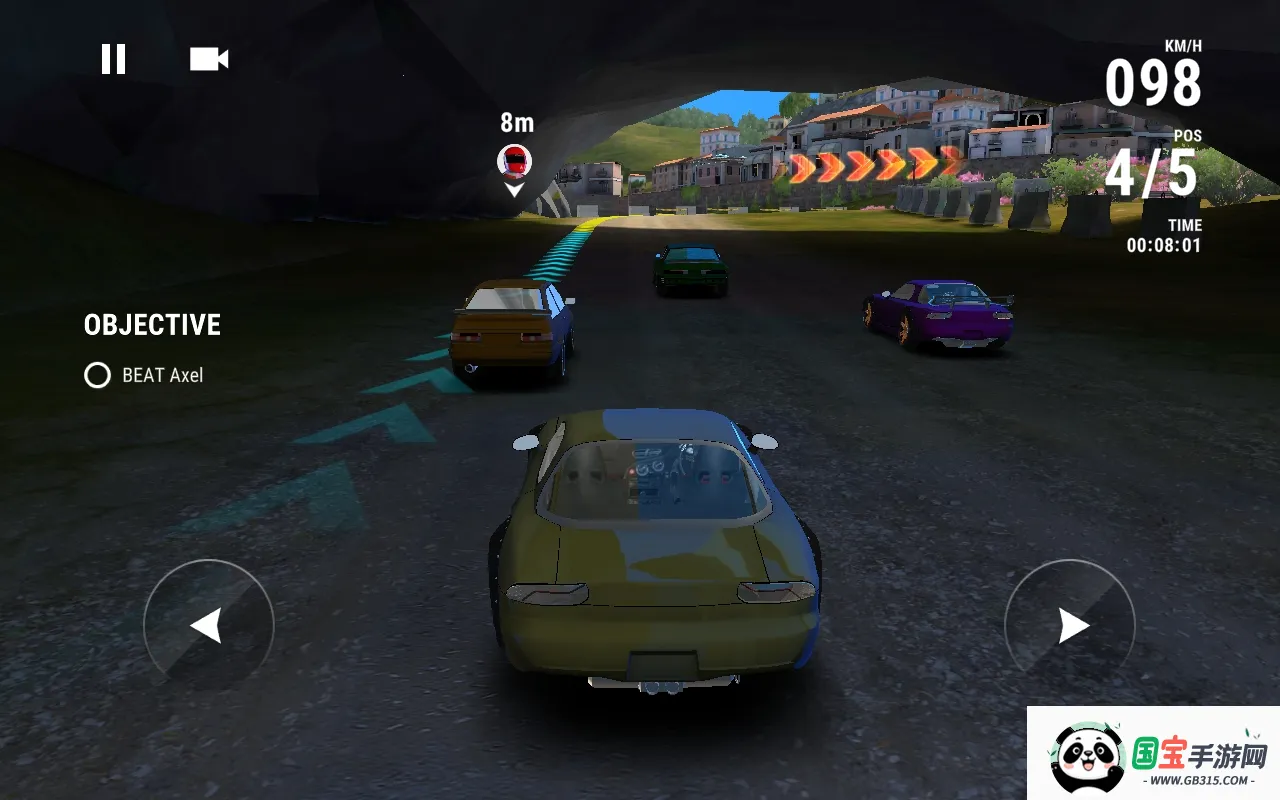Click the left steering arrow control
The width and height of the screenshot is (1280, 800).
(x=210, y=625)
